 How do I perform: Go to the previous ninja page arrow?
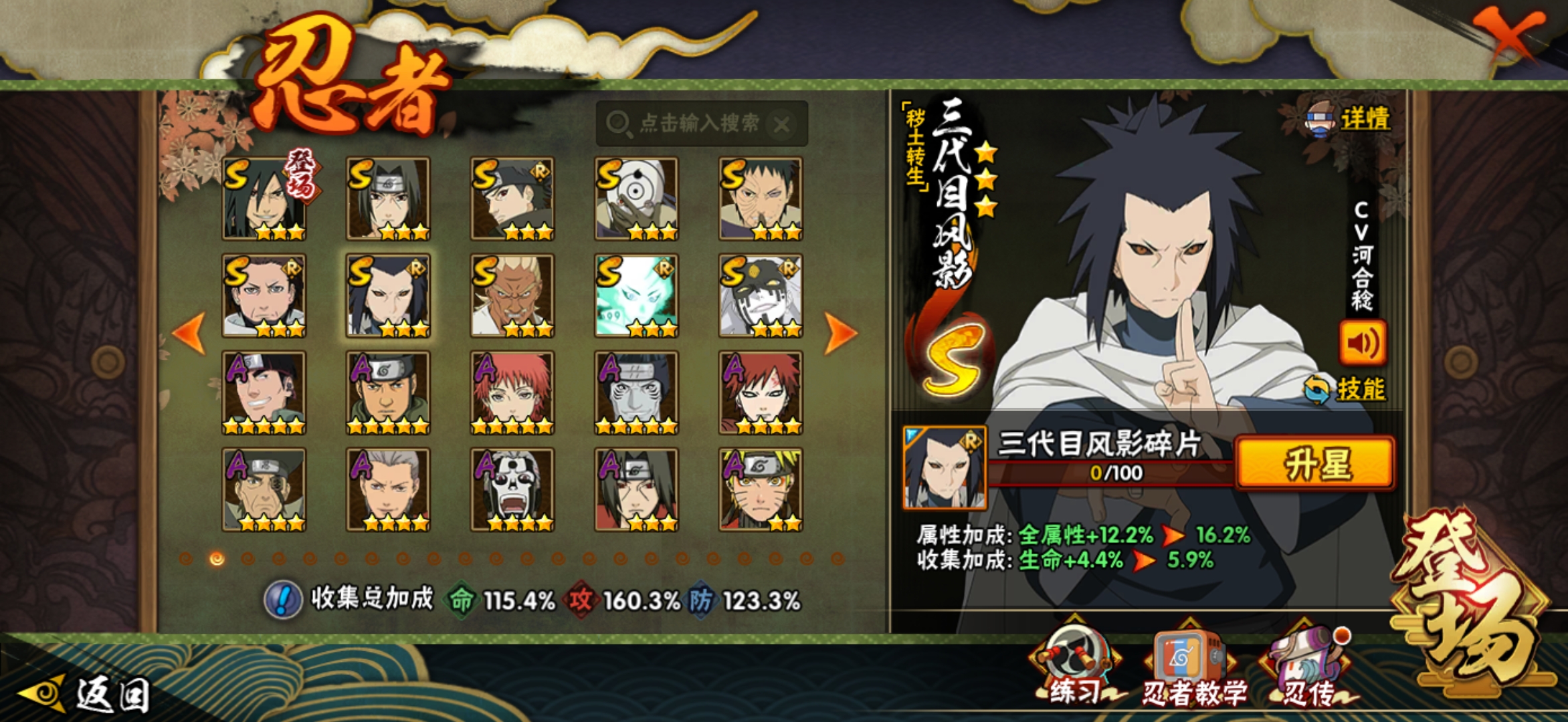189,332
